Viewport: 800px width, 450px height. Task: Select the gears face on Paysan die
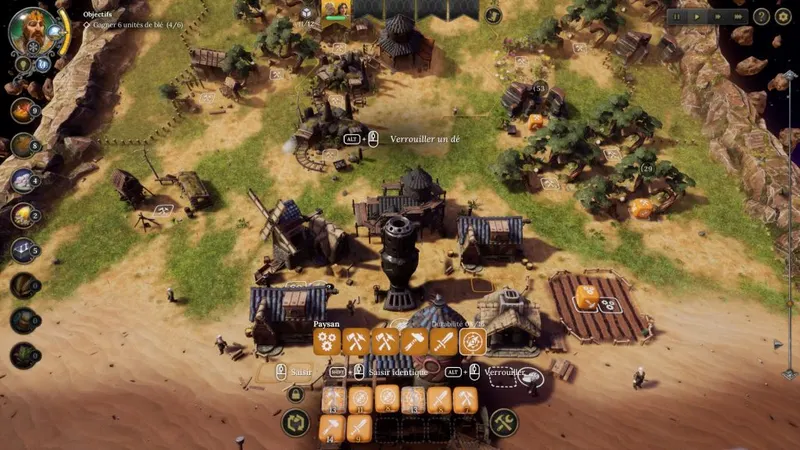pyautogui.click(x=327, y=342)
